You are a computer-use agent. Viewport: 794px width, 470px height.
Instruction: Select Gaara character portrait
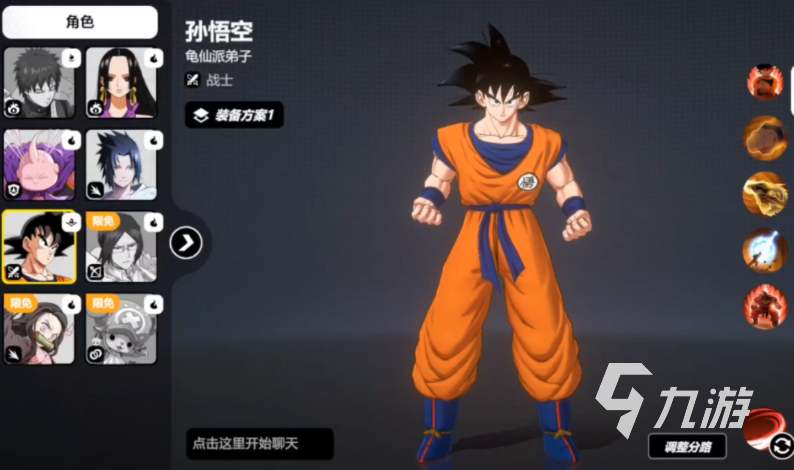(x=40, y=83)
